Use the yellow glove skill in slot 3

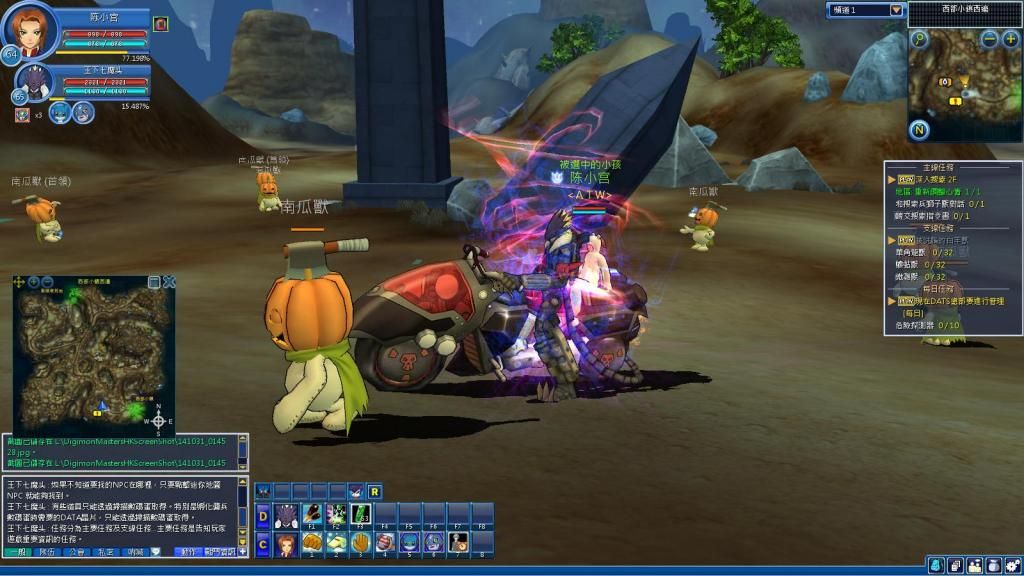pyautogui.click(x=360, y=543)
